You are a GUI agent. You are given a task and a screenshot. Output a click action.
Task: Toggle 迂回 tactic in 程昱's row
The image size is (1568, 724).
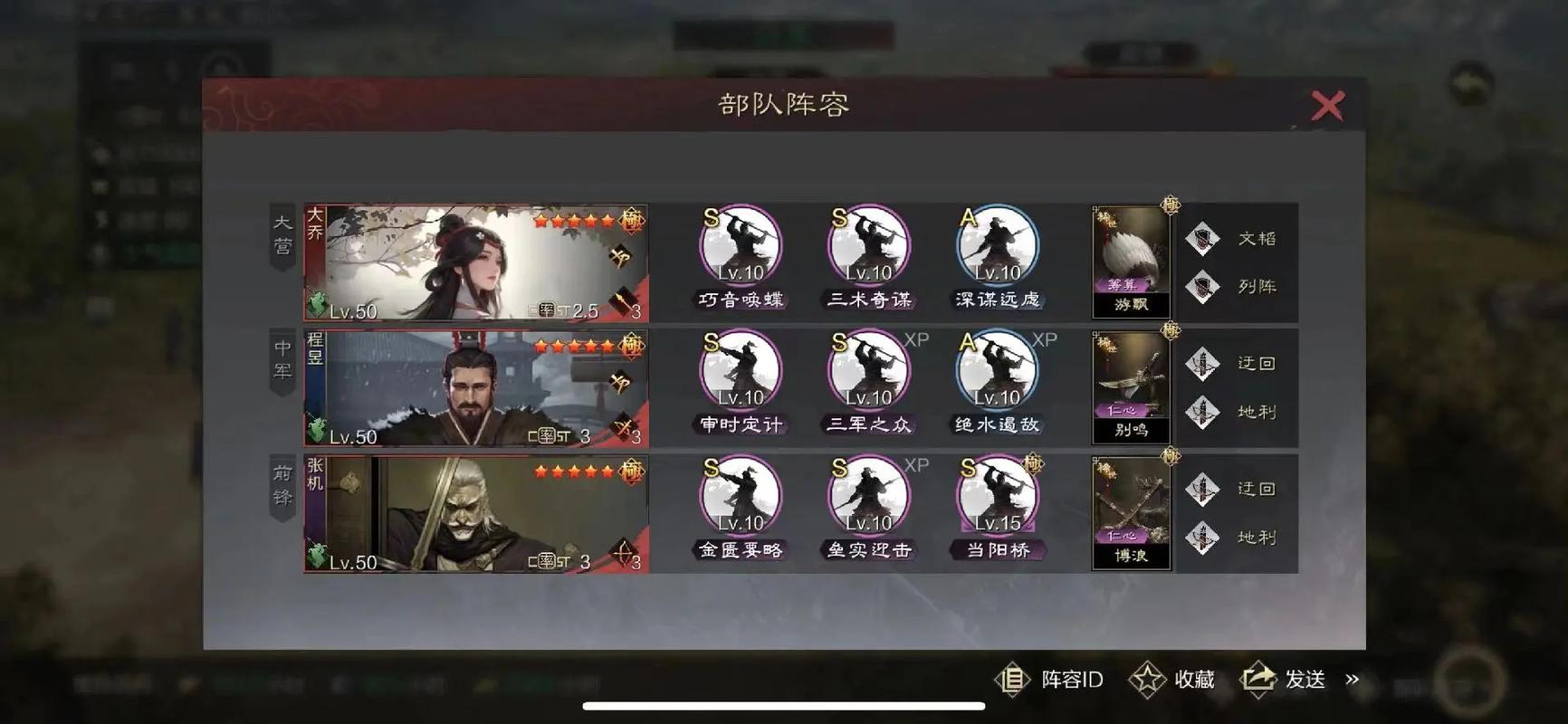(x=1203, y=362)
